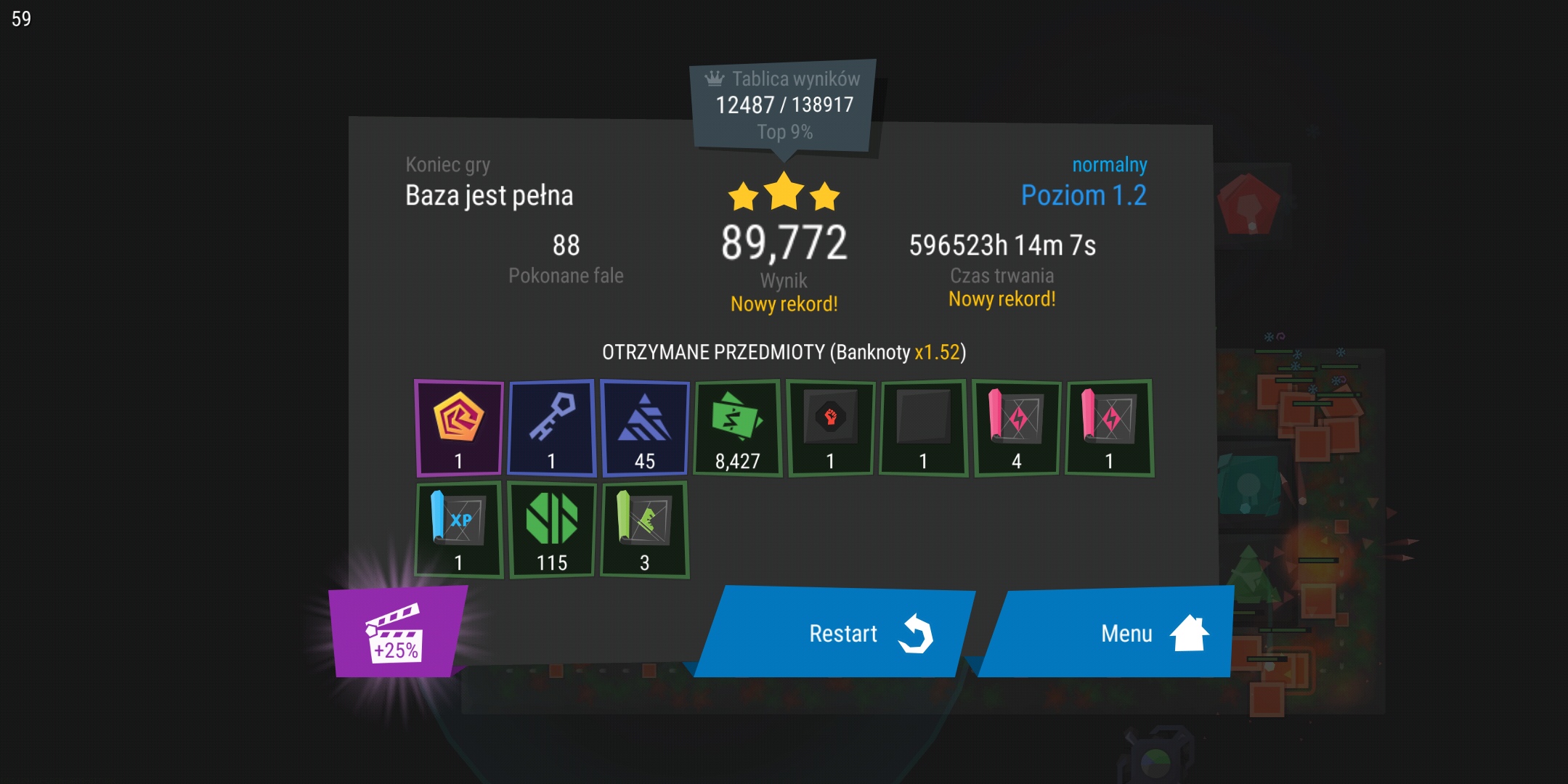1568x784 pixels.
Task: Watch ad for +25% bonus
Action: pos(396,632)
